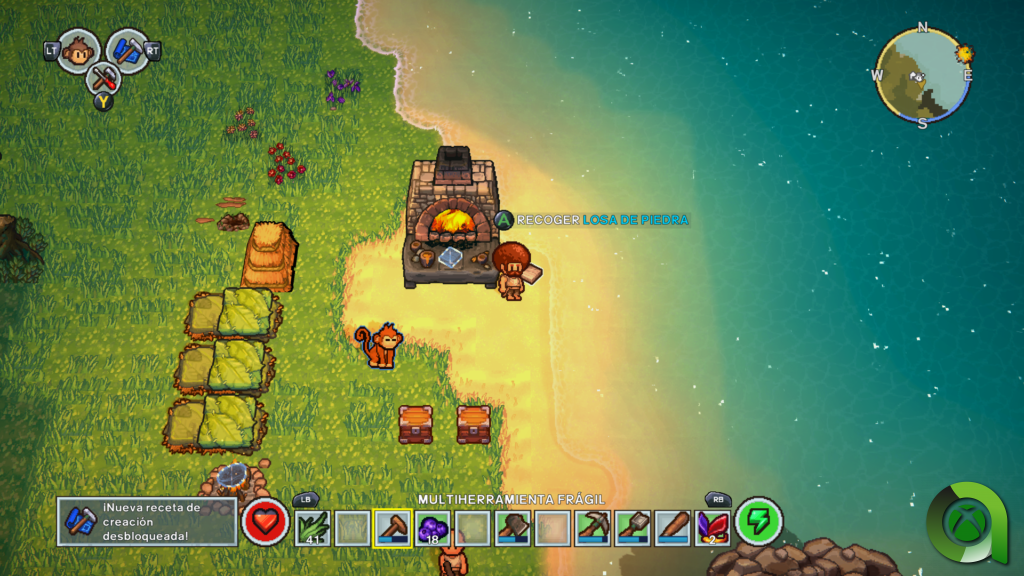Screen dimensions: 1024x576
Task: Equip the pickaxe from the hotbar
Action: (592, 527)
